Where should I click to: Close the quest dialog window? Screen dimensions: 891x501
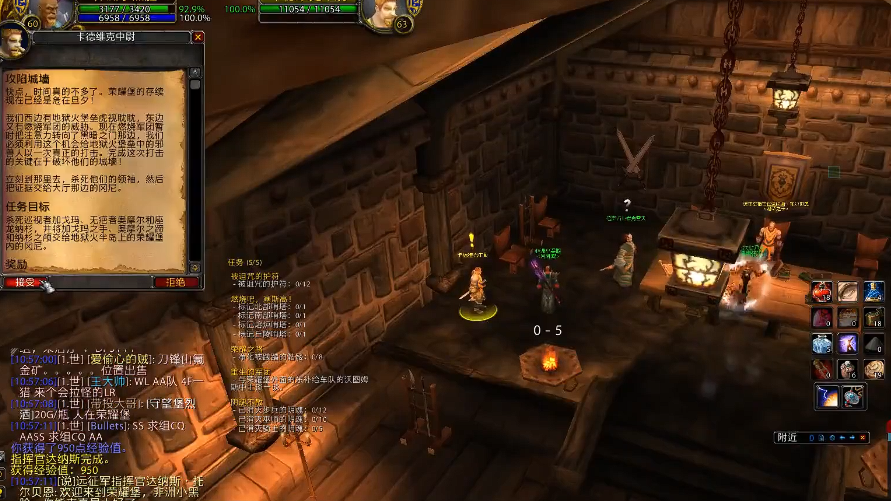coord(198,37)
